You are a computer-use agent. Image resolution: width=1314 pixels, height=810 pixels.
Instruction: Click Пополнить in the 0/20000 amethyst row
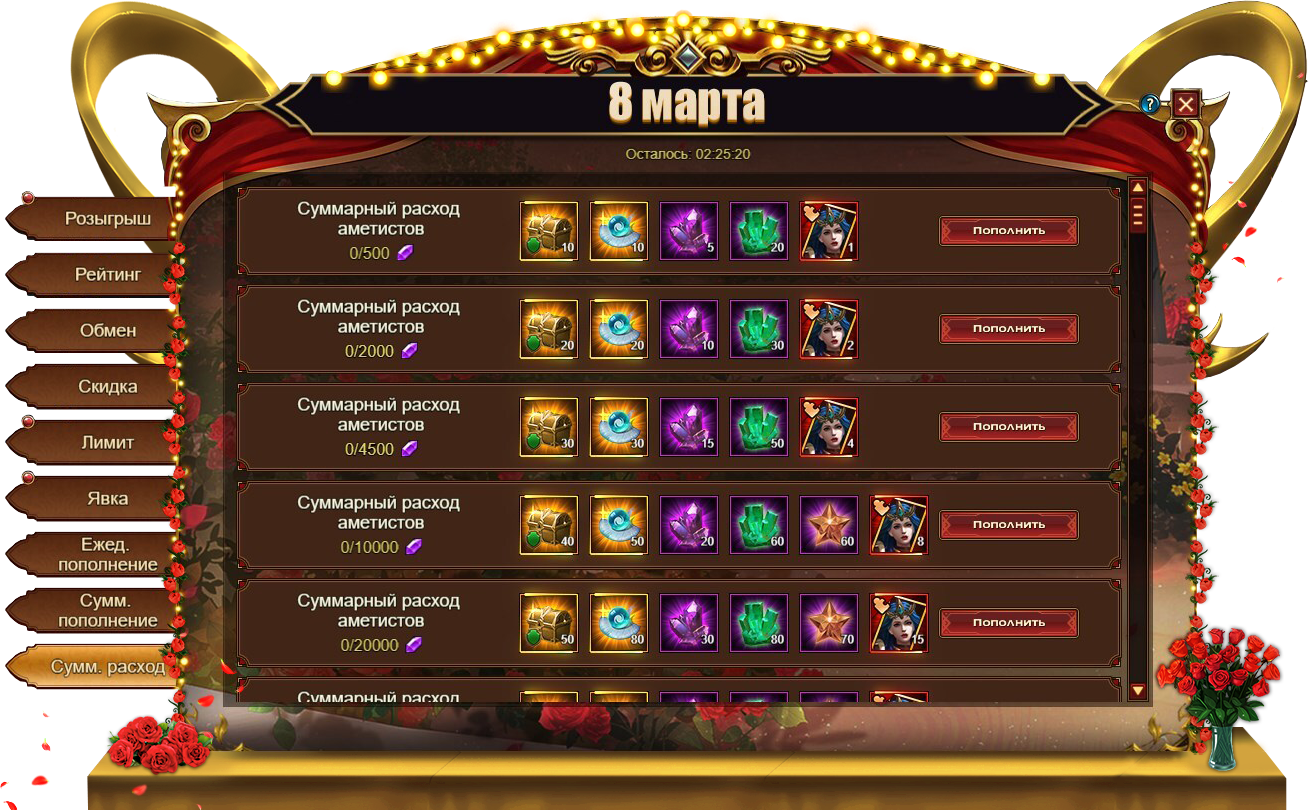pos(1008,622)
